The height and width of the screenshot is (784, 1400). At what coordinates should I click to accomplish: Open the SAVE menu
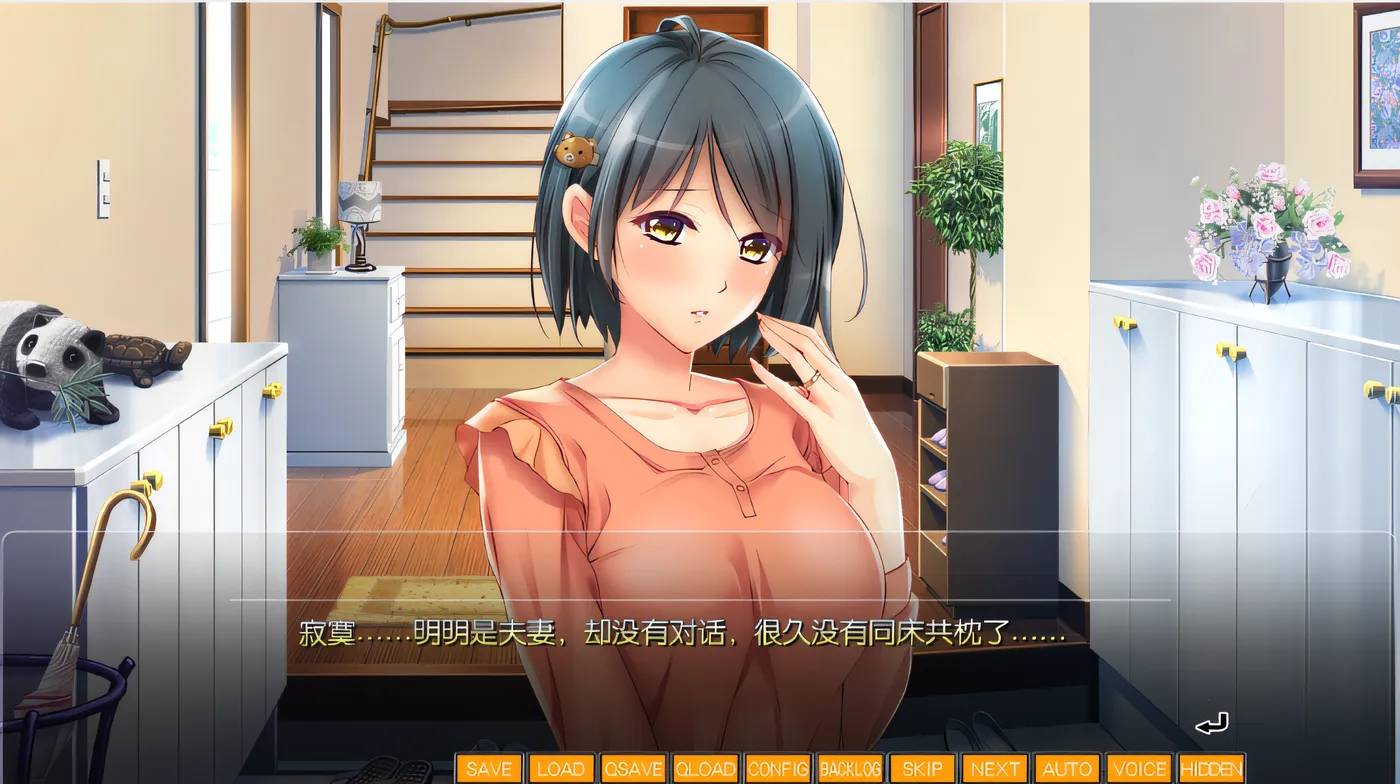click(489, 768)
